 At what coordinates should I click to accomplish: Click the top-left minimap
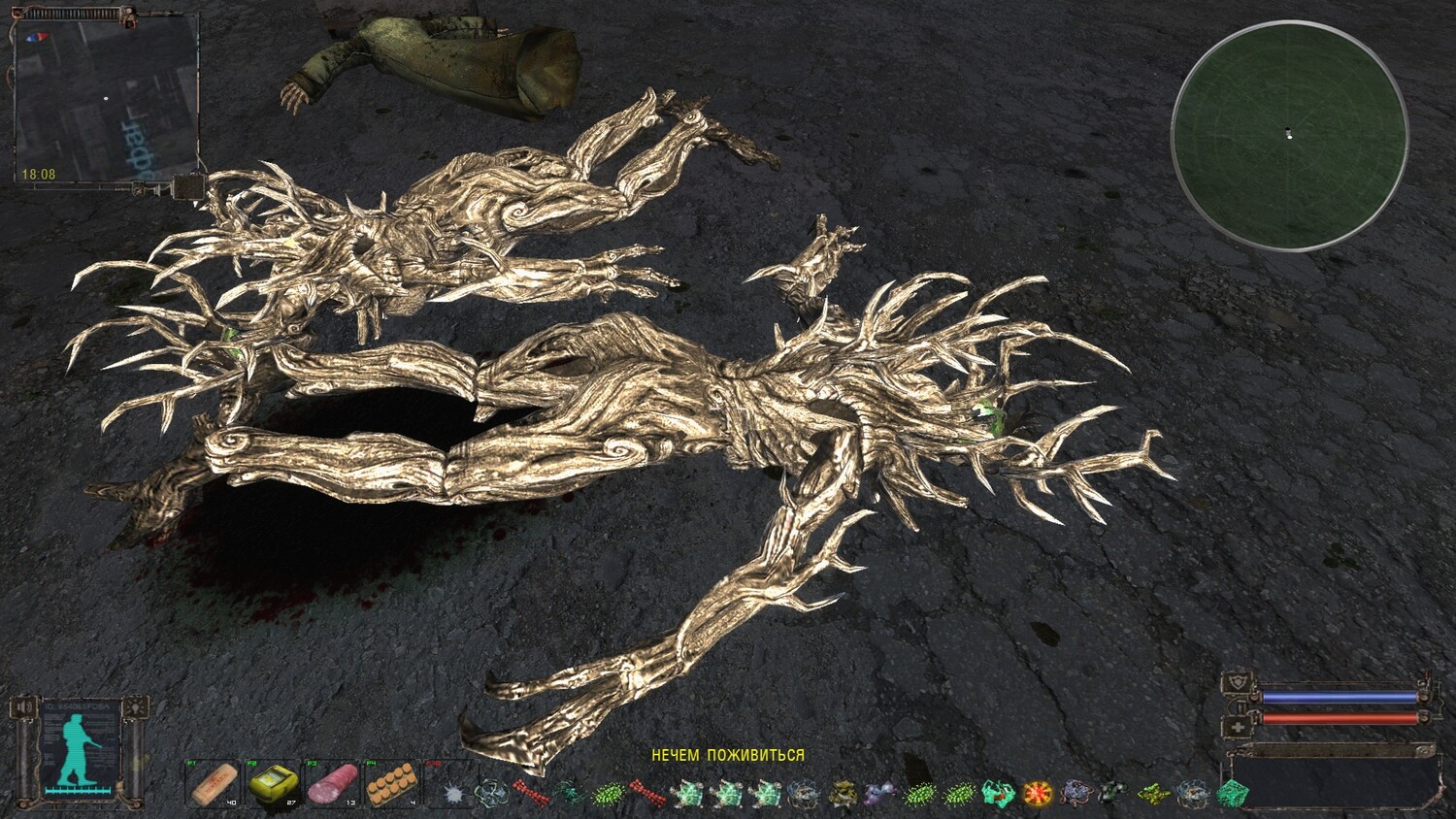pyautogui.click(x=105, y=99)
